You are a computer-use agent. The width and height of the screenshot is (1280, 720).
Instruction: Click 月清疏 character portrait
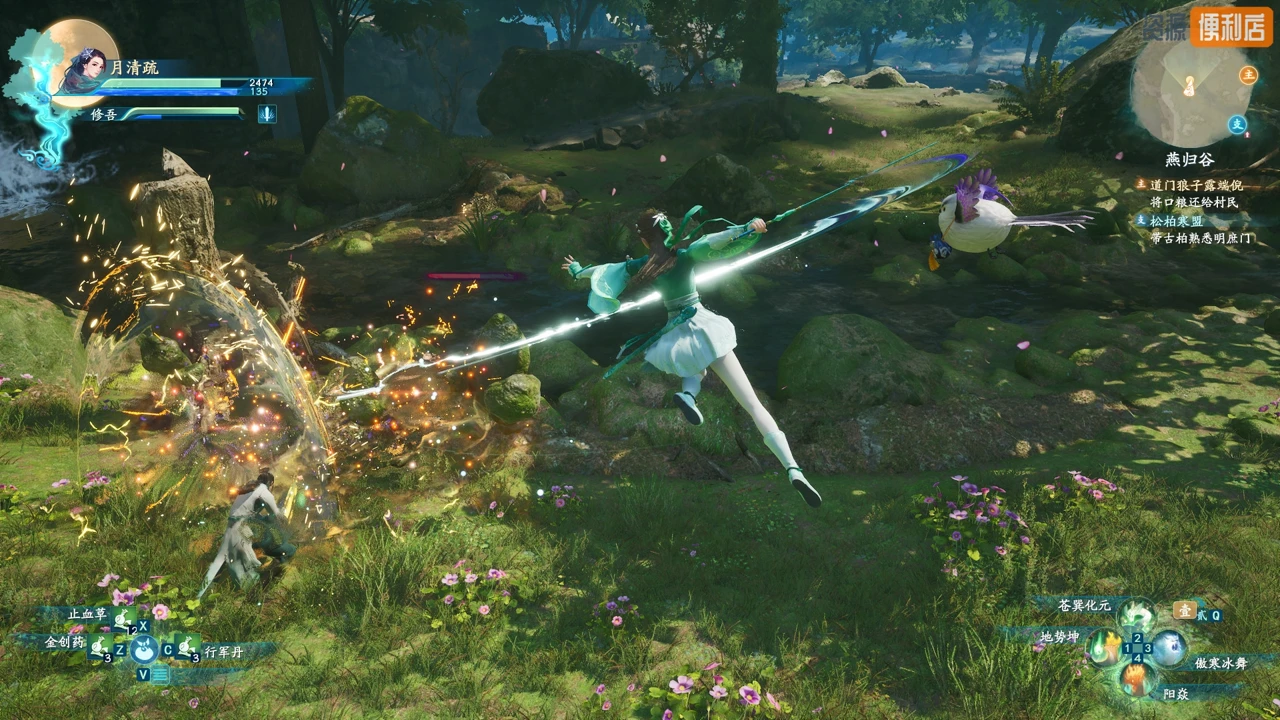point(83,70)
